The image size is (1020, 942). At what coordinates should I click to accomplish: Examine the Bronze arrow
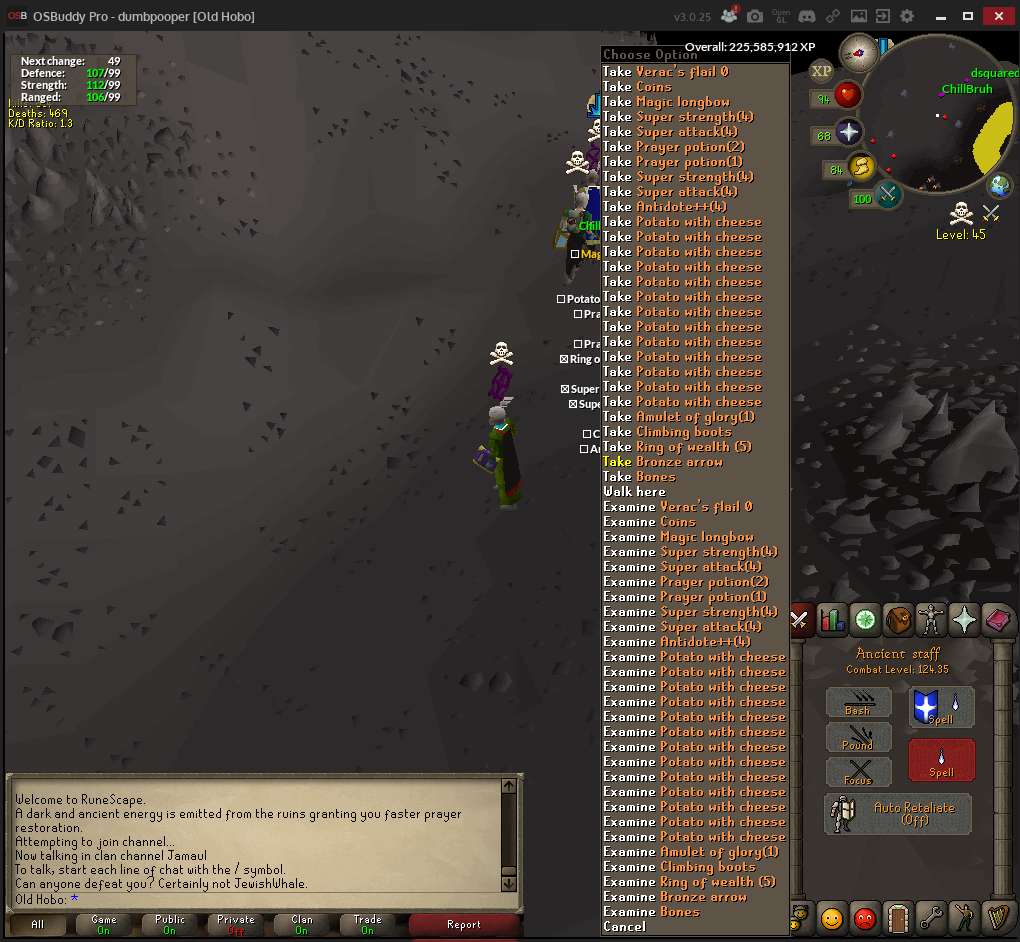coord(674,897)
